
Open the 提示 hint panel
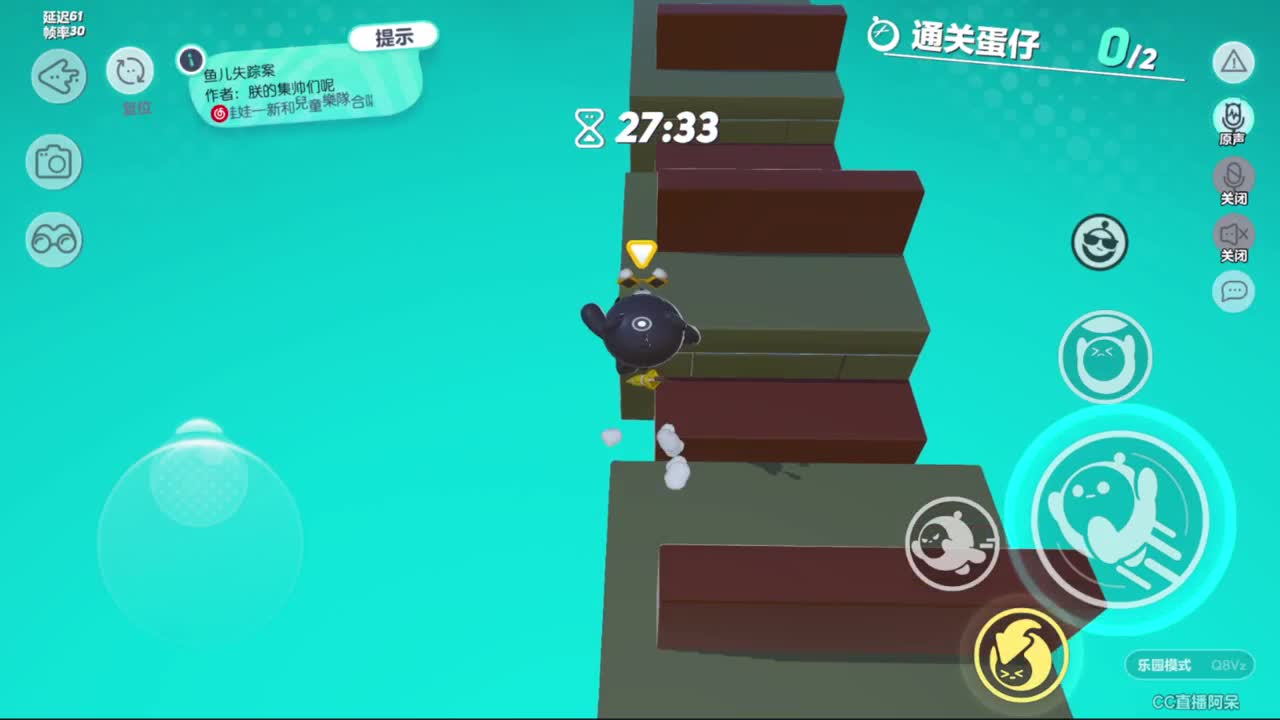click(394, 35)
